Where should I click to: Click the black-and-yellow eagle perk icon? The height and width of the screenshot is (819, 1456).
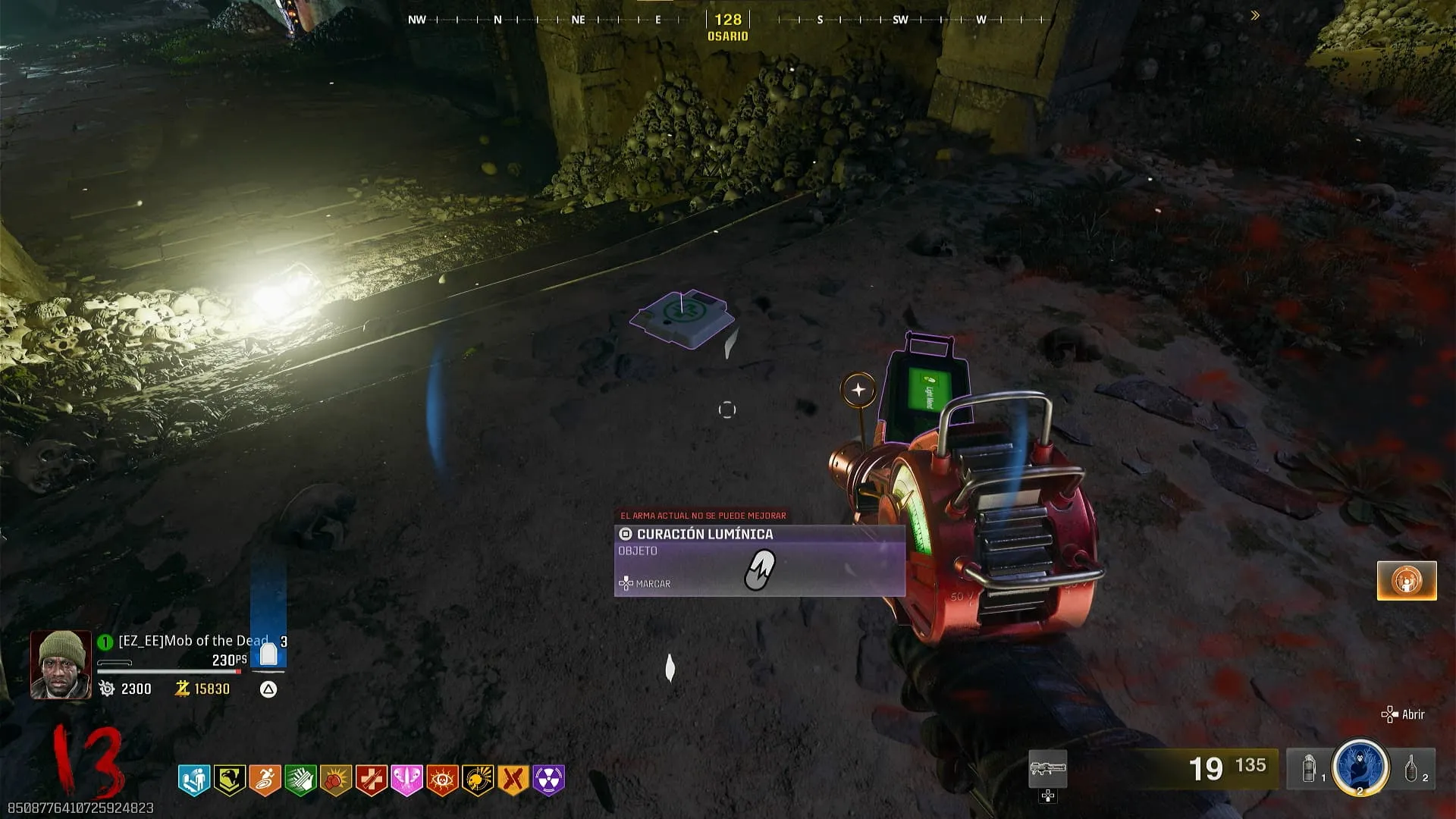coord(229,780)
